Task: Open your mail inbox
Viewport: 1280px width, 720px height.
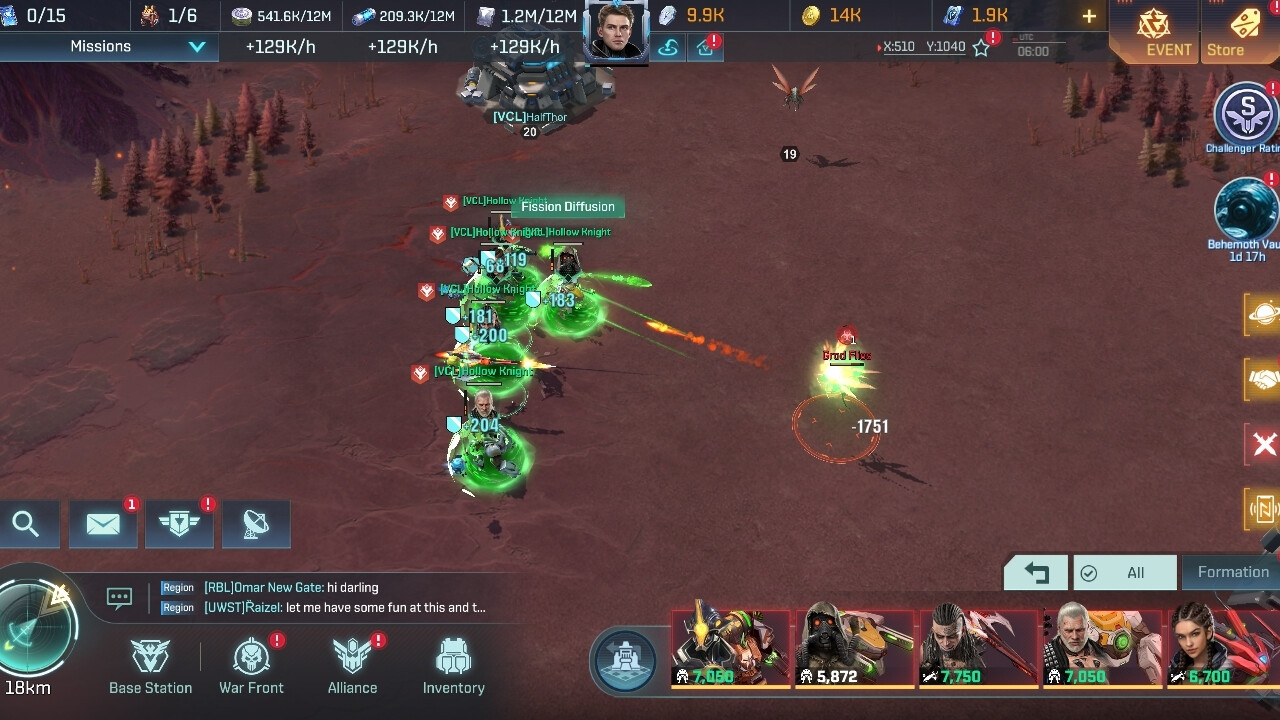Action: [103, 523]
